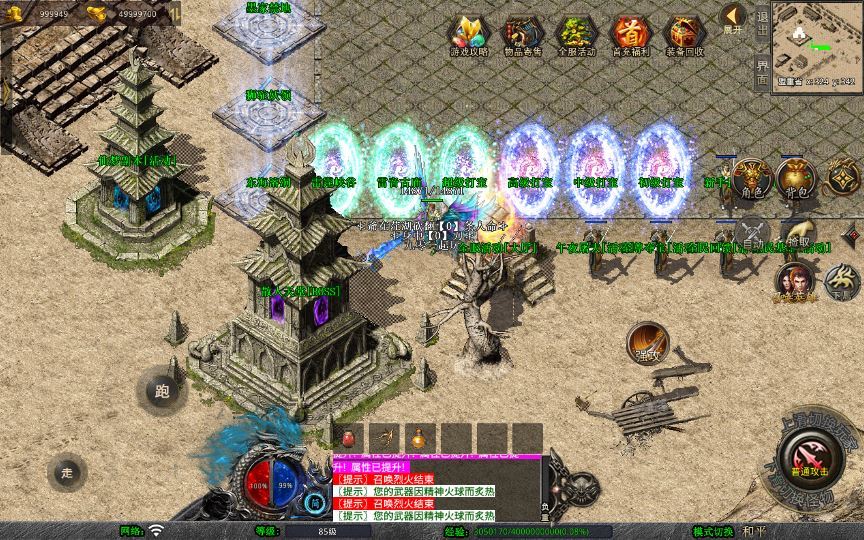This screenshot has height=540, width=864.
Task: Open the 全服活动 server events menu
Action: [x=576, y=34]
